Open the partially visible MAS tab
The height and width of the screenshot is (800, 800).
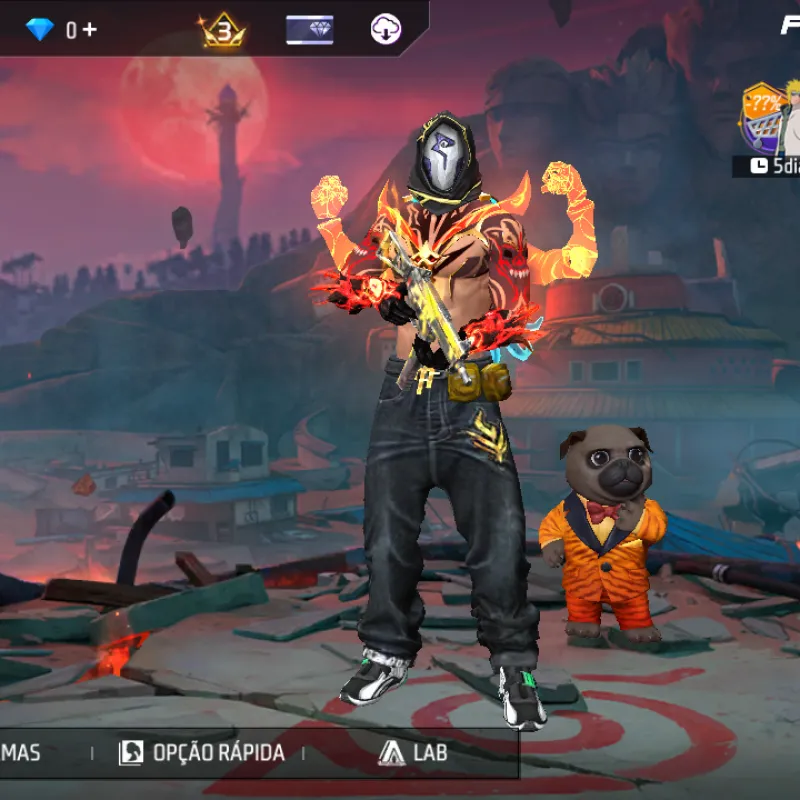[22, 753]
